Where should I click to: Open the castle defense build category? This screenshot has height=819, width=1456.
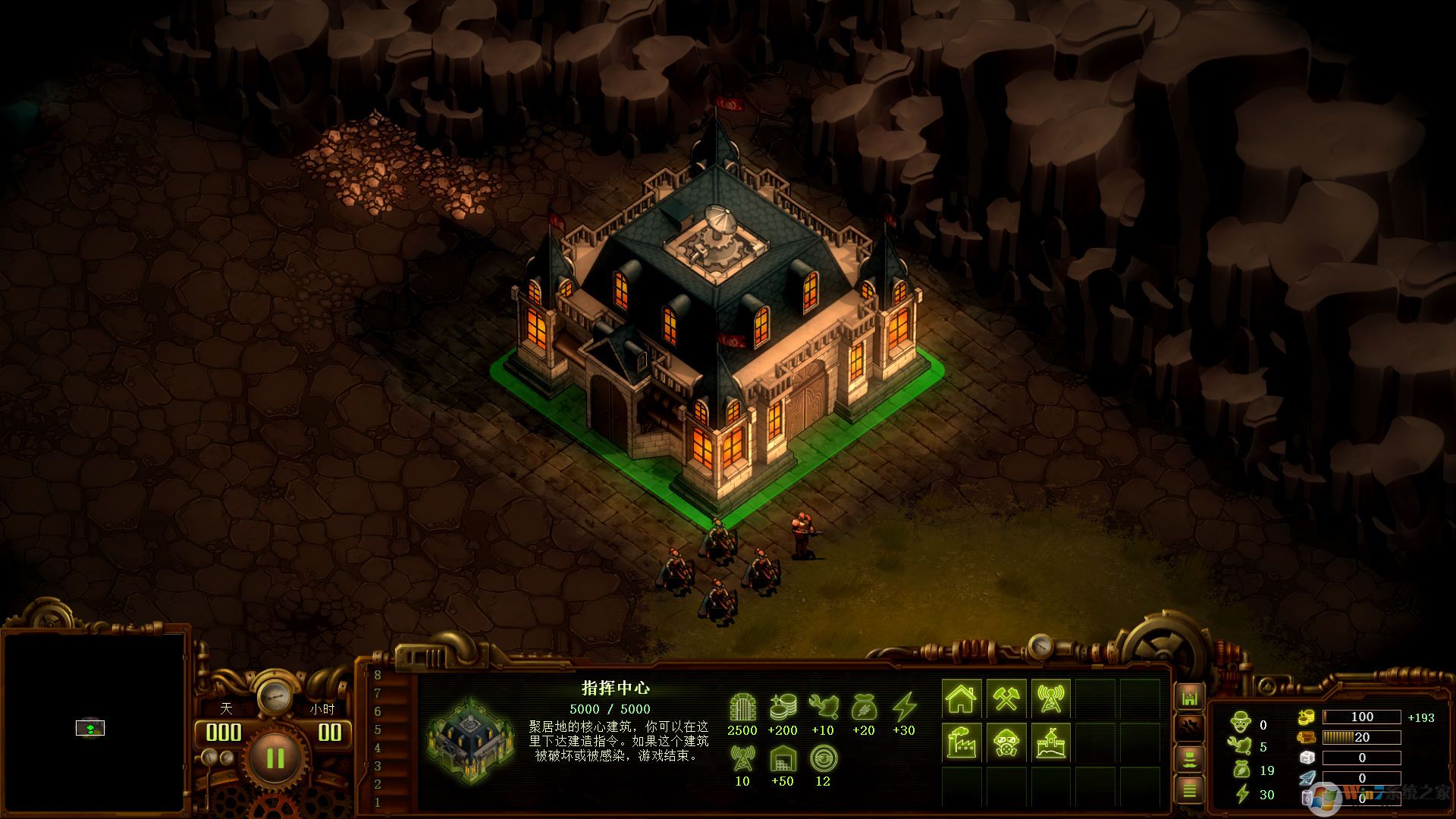point(1050,742)
